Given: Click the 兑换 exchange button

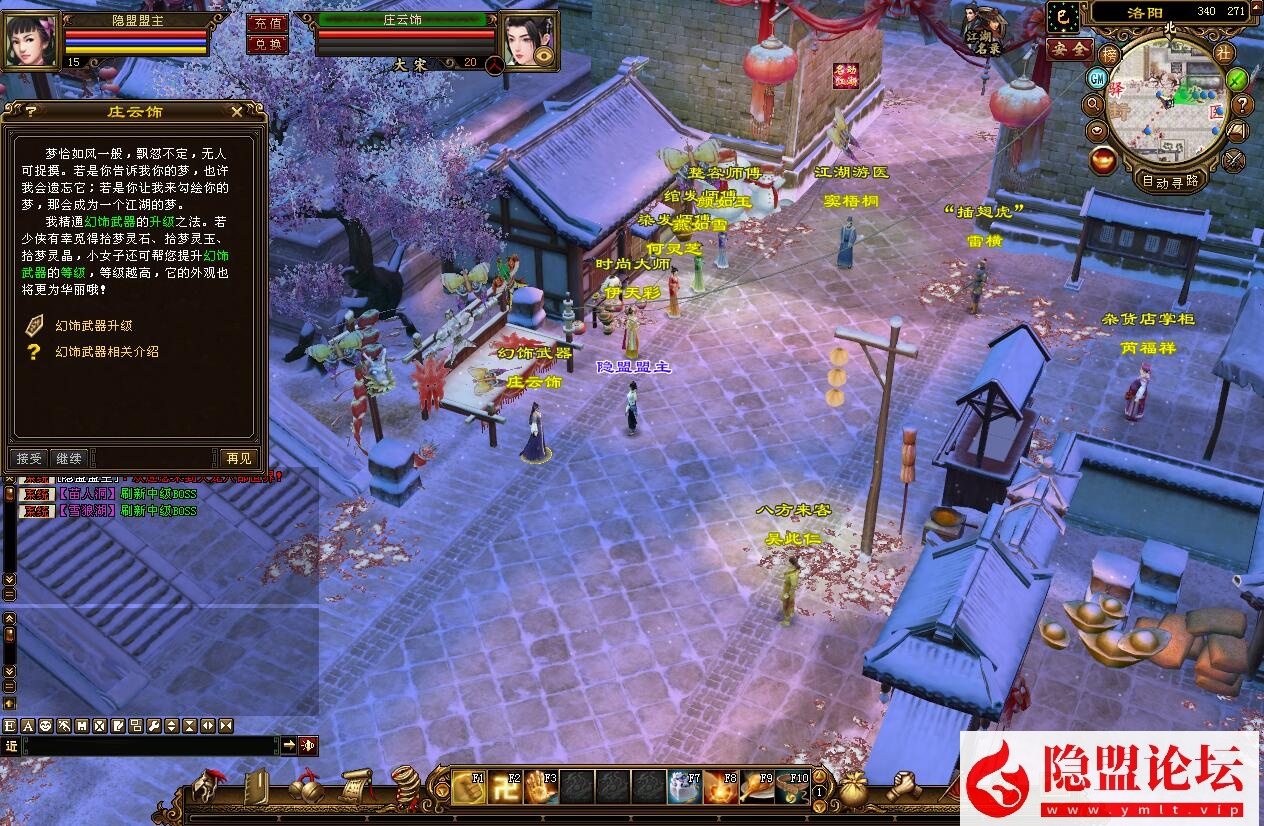Looking at the screenshot, I should tap(266, 44).
